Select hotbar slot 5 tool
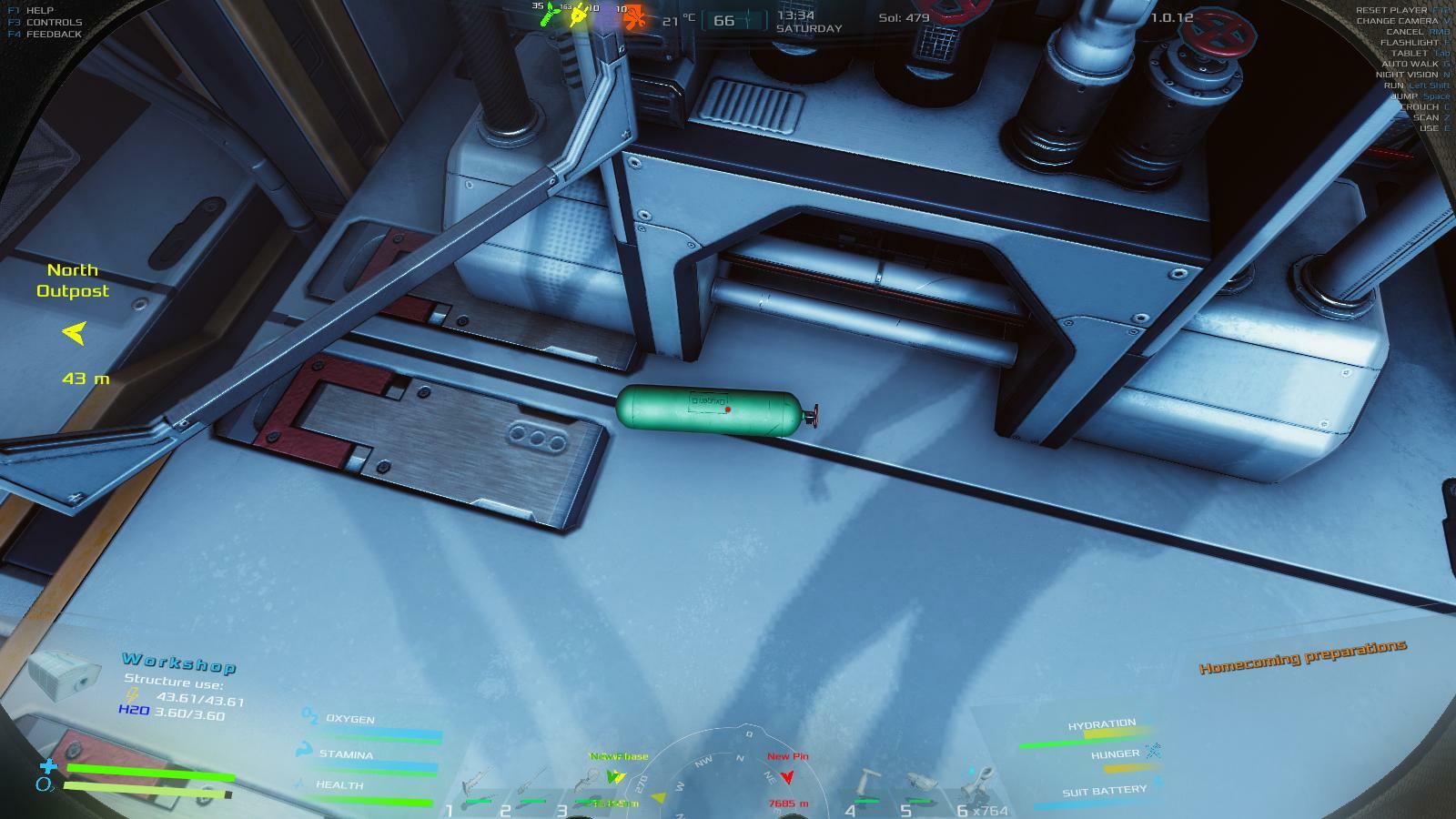This screenshot has width=1456, height=819. click(923, 784)
